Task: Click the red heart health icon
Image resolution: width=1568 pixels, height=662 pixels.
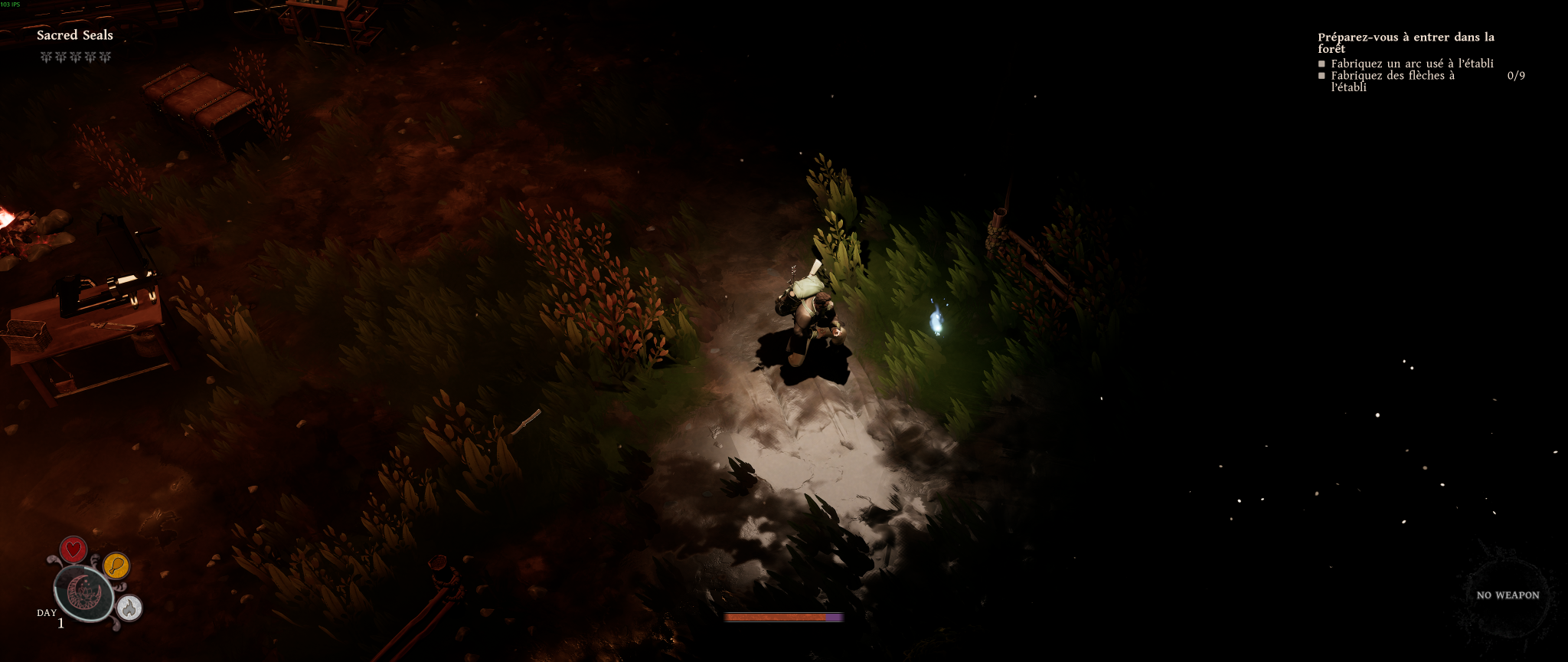Action: (x=73, y=549)
